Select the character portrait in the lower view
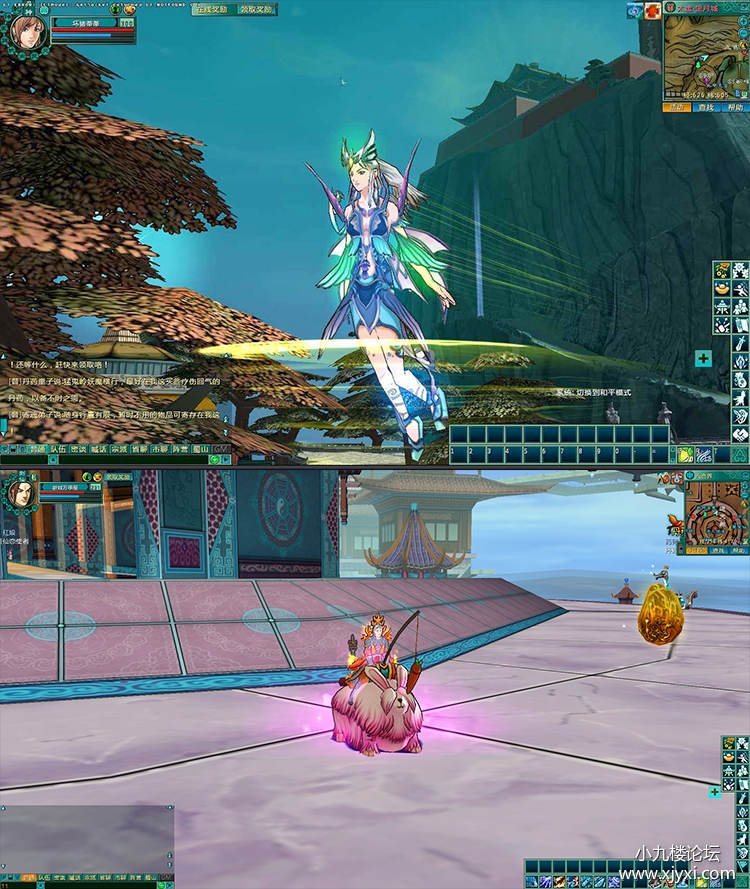The image size is (750, 889). point(19,492)
